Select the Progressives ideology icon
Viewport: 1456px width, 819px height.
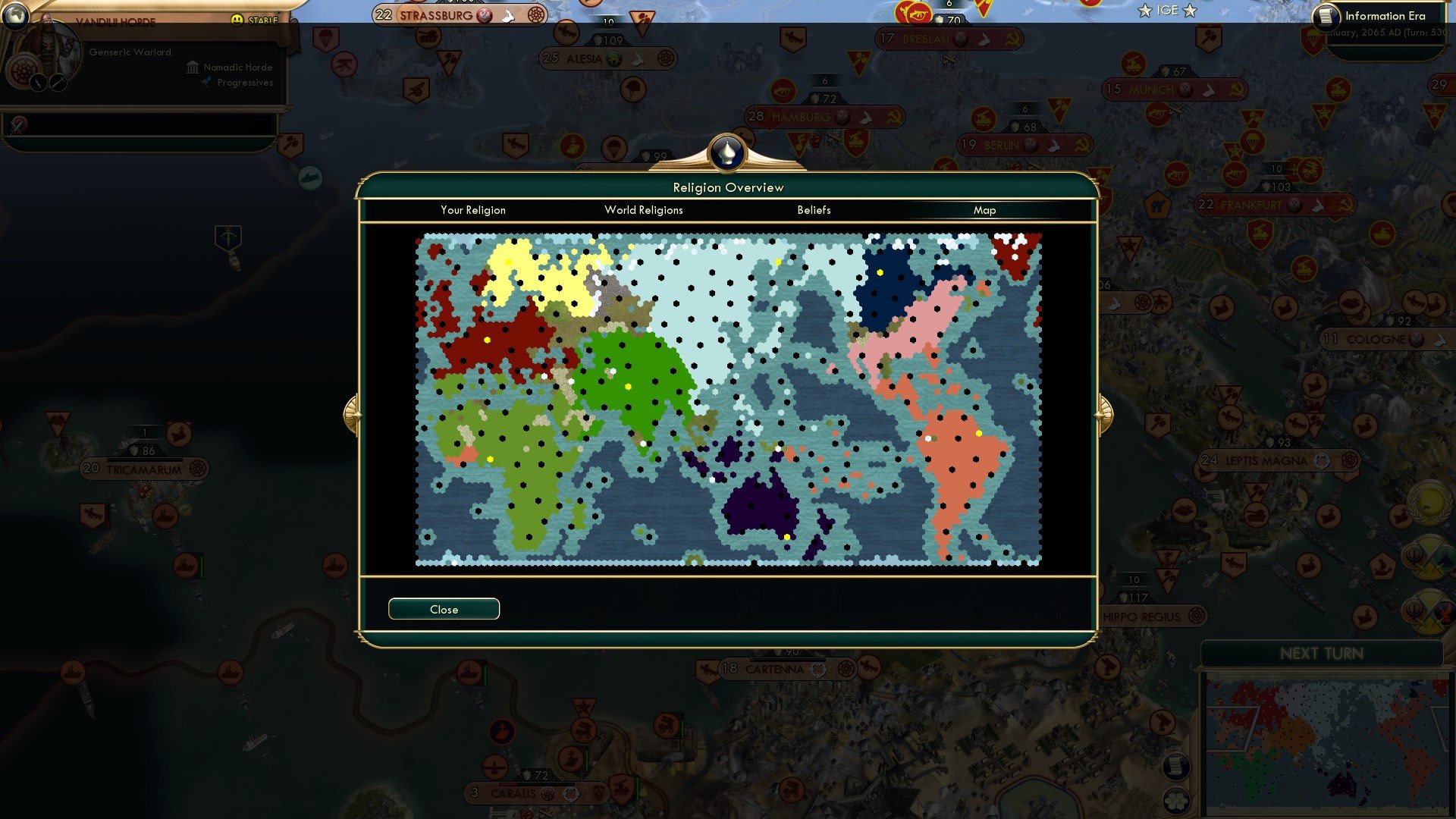[x=206, y=82]
